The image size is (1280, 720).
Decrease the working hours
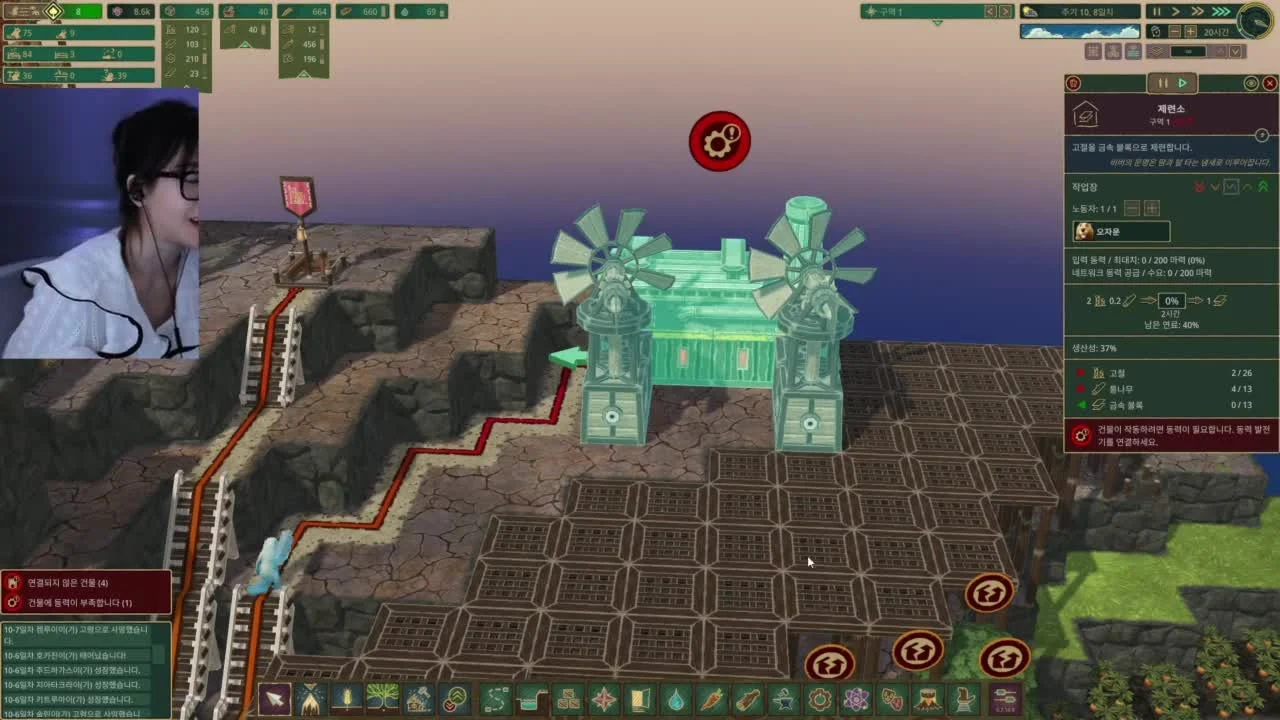tap(1175, 32)
